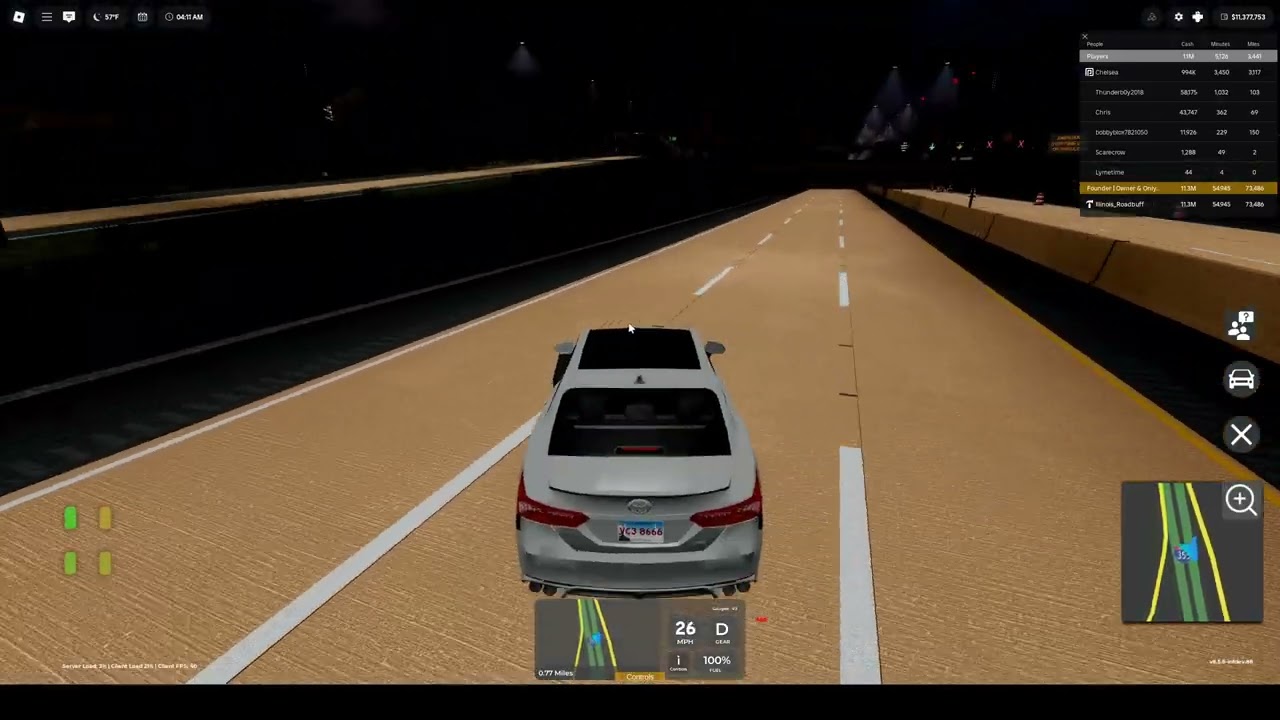
Task: Open the gear settings icon
Action: point(1178,17)
